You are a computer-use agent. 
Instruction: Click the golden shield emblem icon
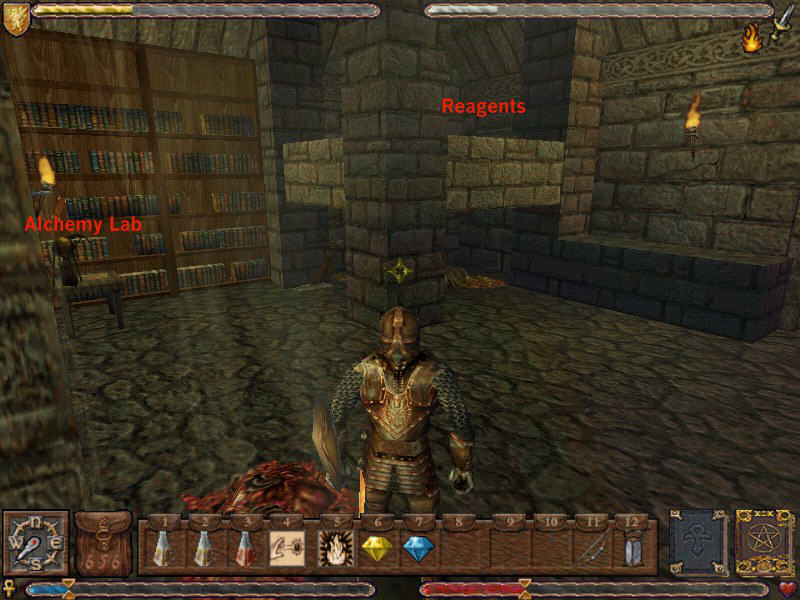pos(15,20)
